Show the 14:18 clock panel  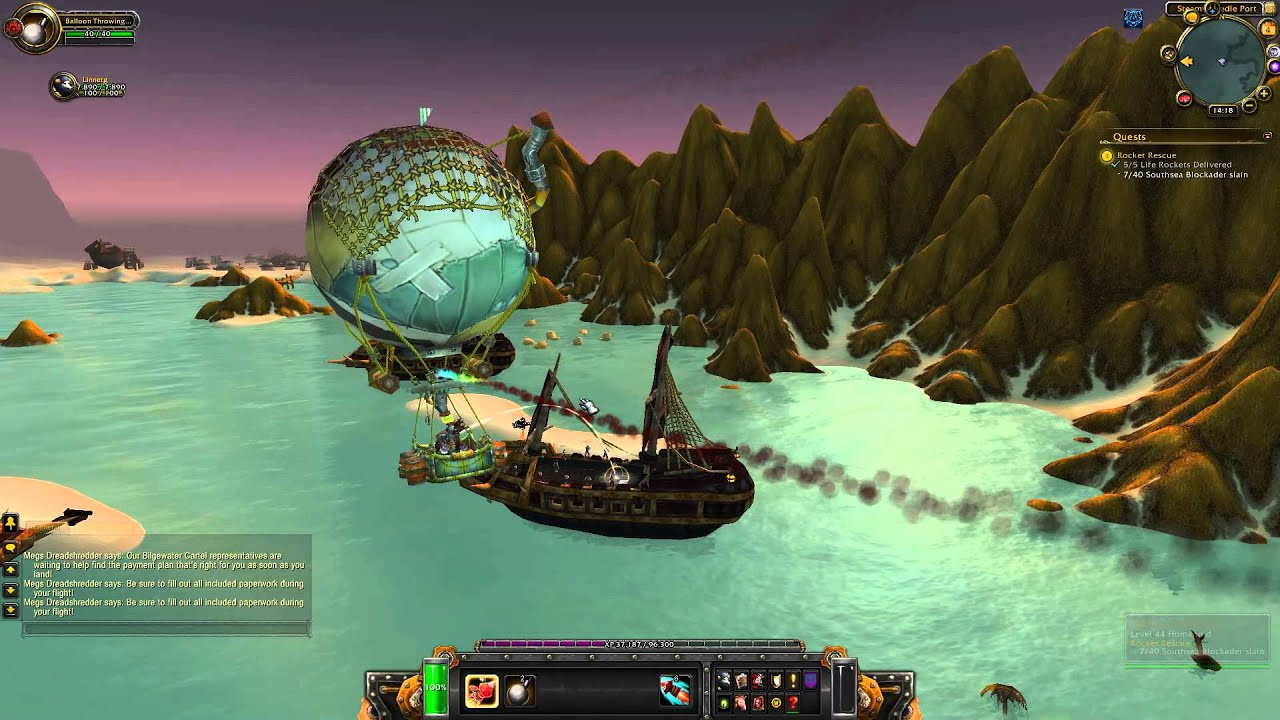(1222, 110)
